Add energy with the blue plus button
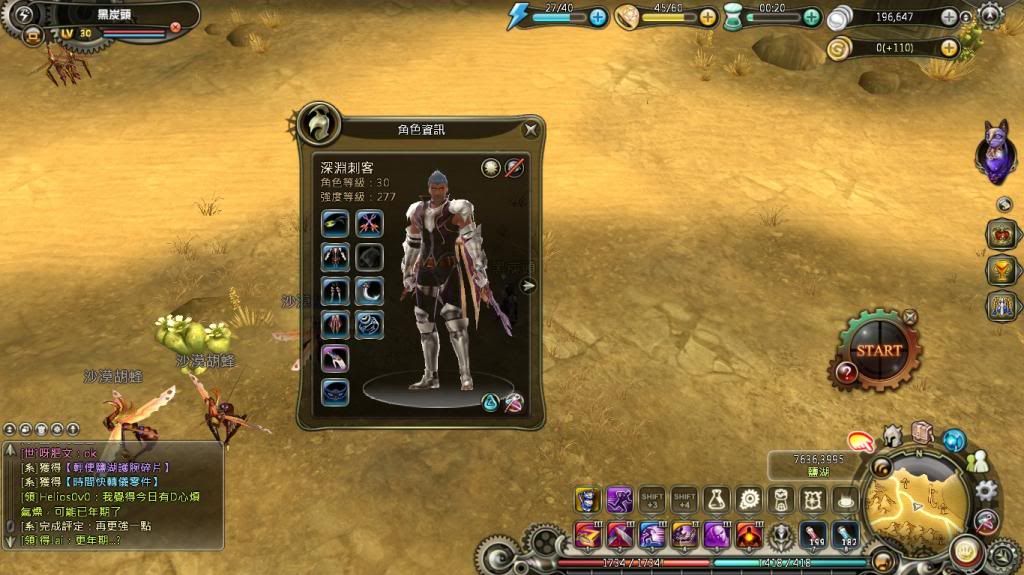 click(598, 16)
